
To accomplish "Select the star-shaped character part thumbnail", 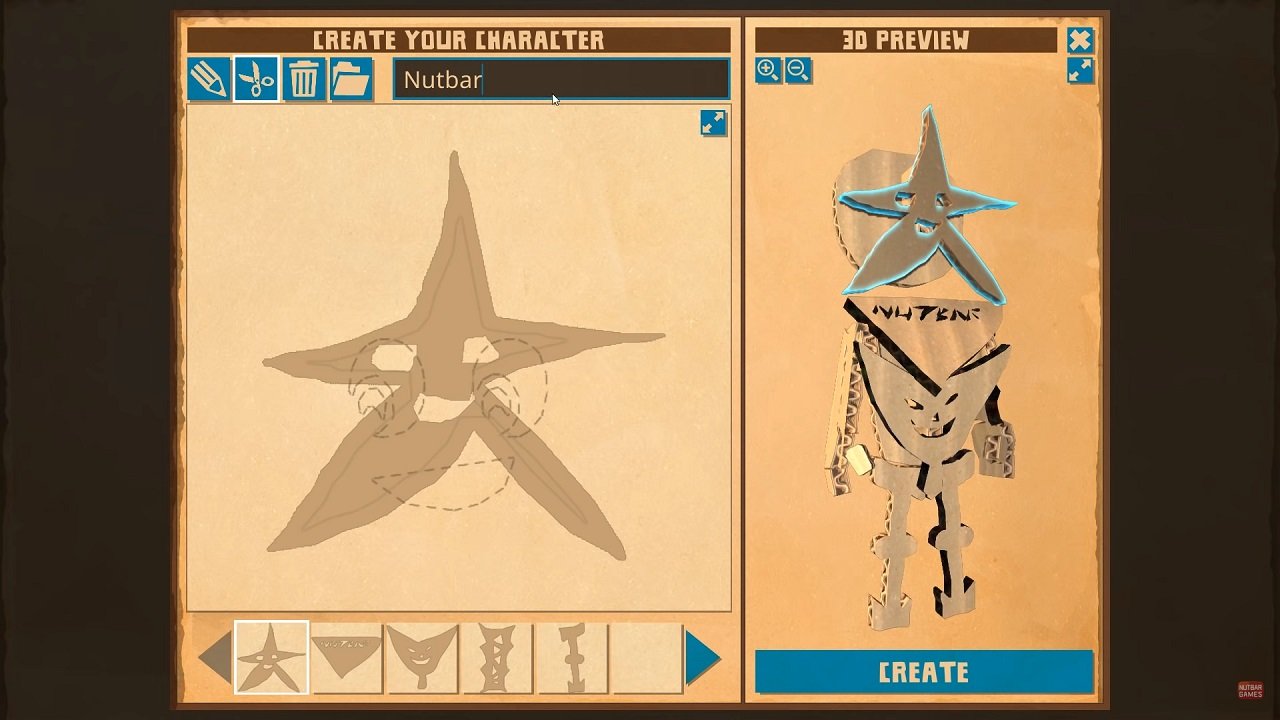I will pos(271,659).
